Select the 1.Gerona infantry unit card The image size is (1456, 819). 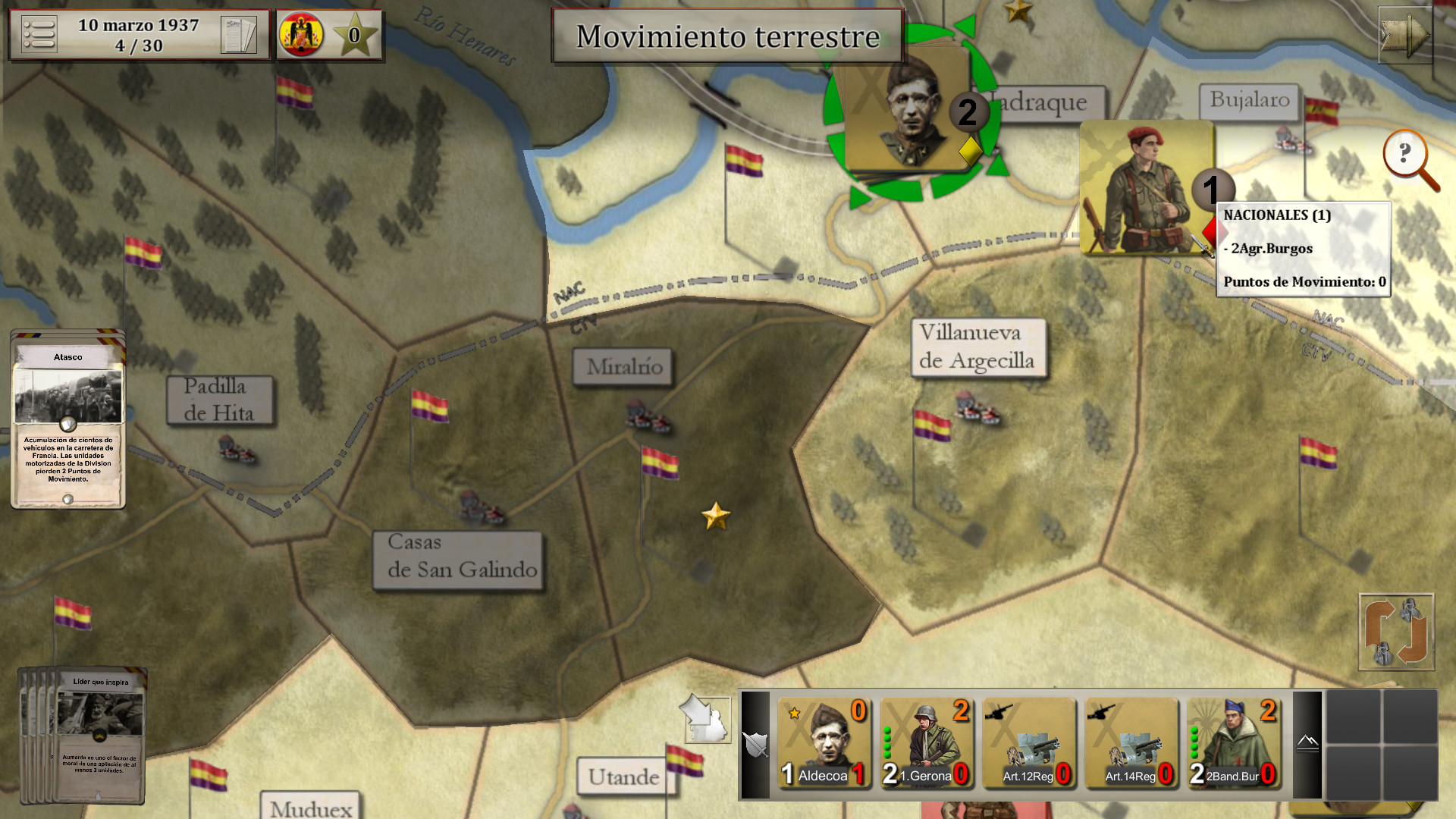926,743
